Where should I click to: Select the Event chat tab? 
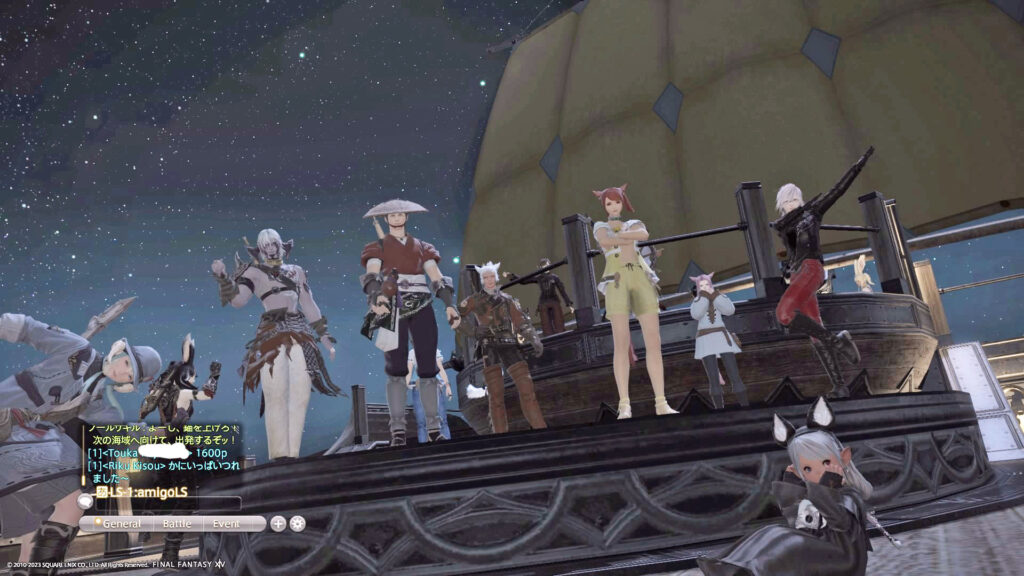tap(227, 523)
